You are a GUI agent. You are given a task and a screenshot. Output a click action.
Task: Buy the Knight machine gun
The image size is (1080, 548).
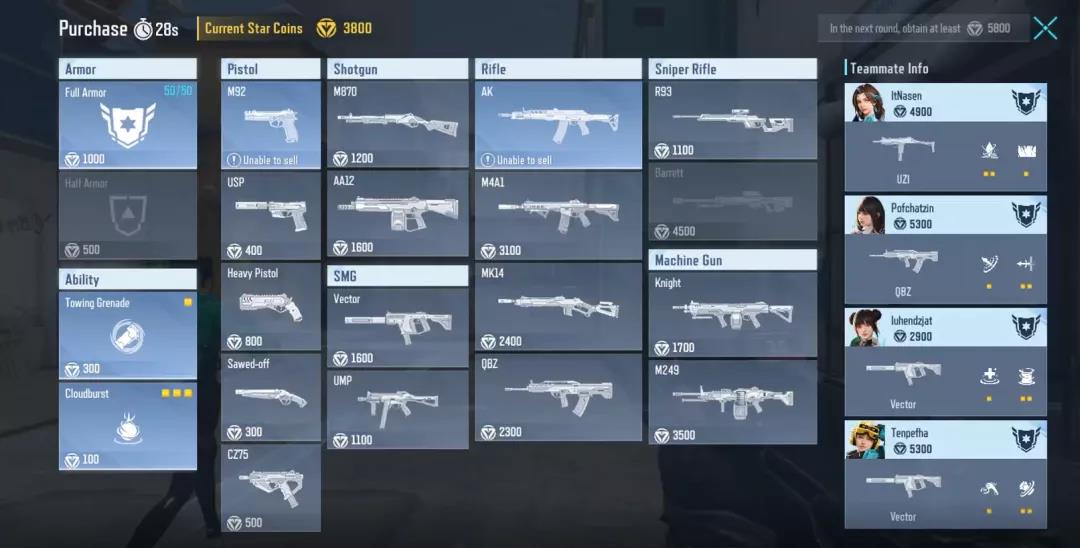(x=732, y=314)
